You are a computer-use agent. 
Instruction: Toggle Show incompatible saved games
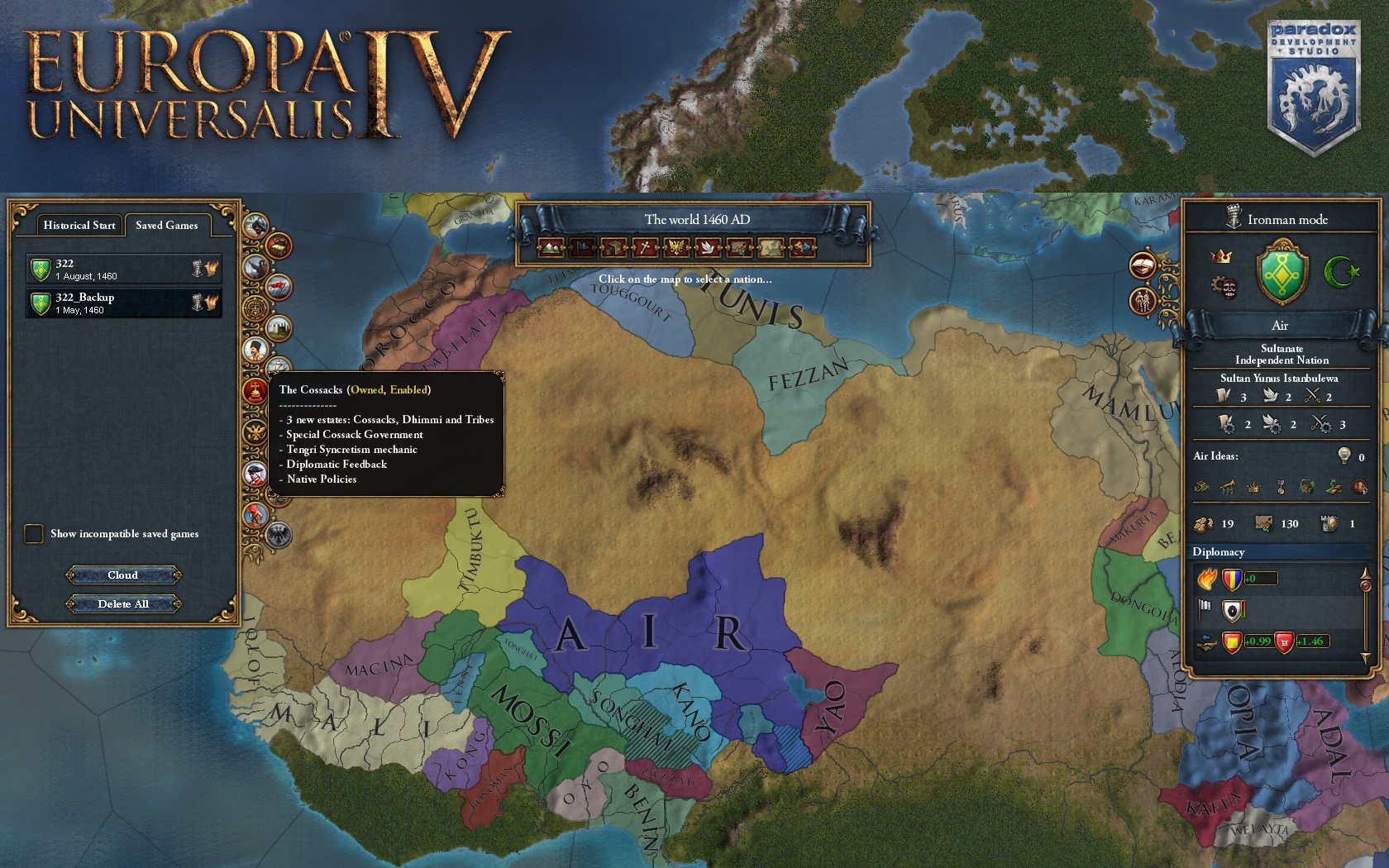(34, 534)
